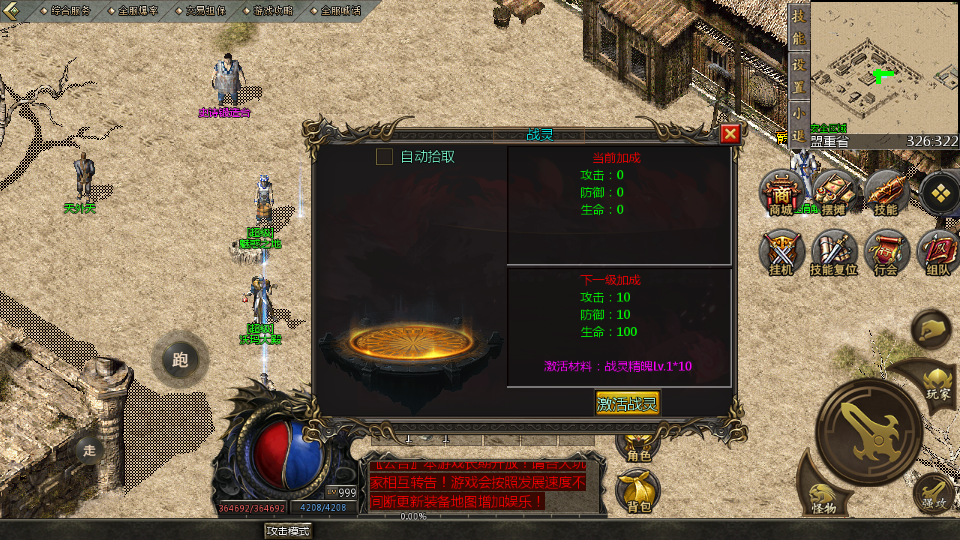This screenshot has width=960, height=540.
Task: Close the 战灵 panel with the red X
Action: (730, 134)
